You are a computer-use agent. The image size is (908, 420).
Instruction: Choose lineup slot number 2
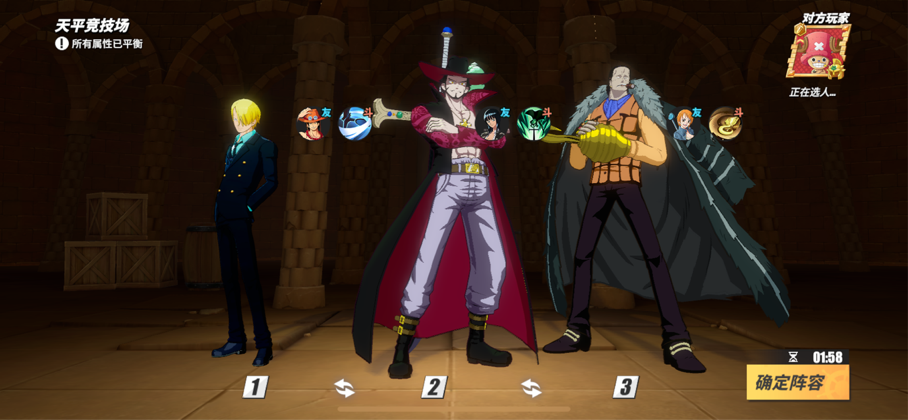tap(433, 387)
